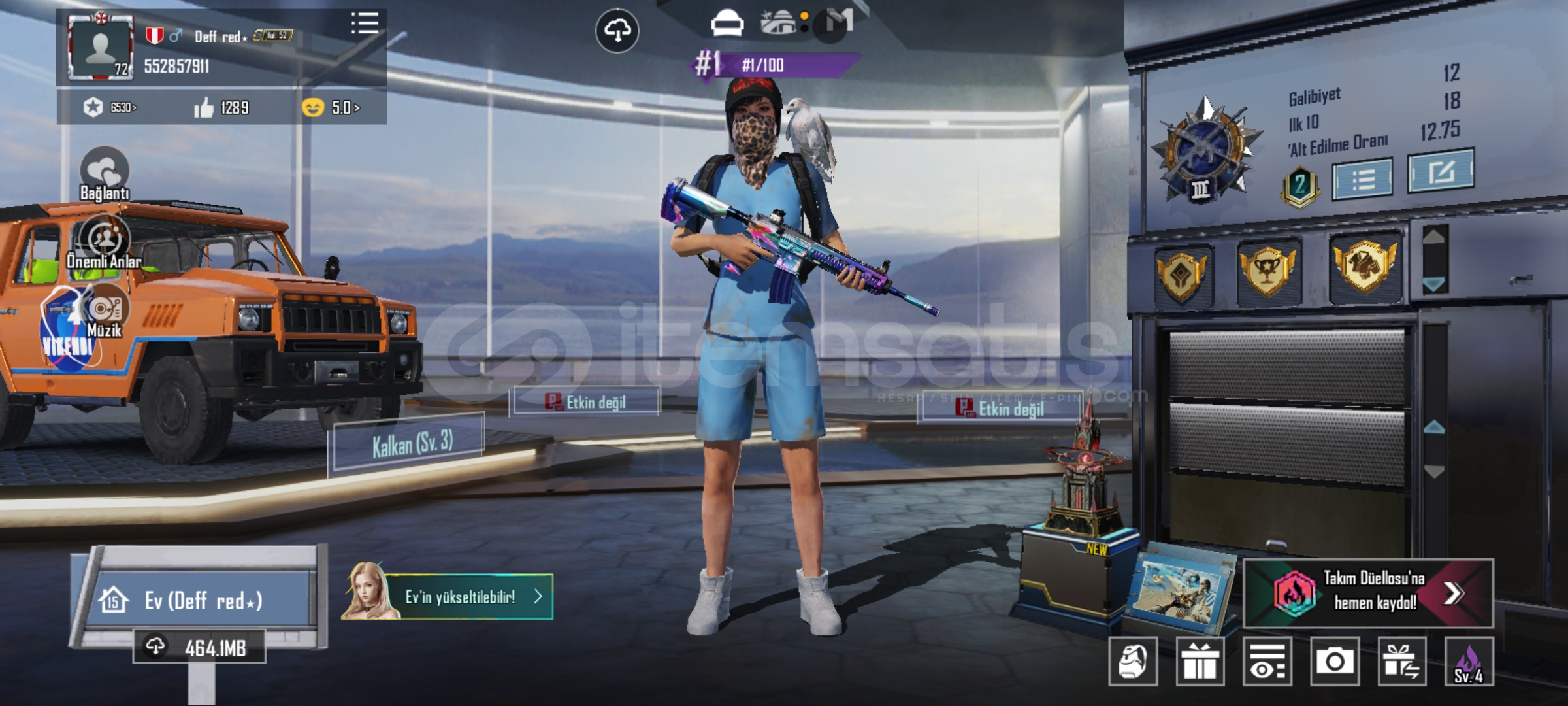The image size is (1568, 706).
Task: Open the stats list button
Action: coord(1362,178)
